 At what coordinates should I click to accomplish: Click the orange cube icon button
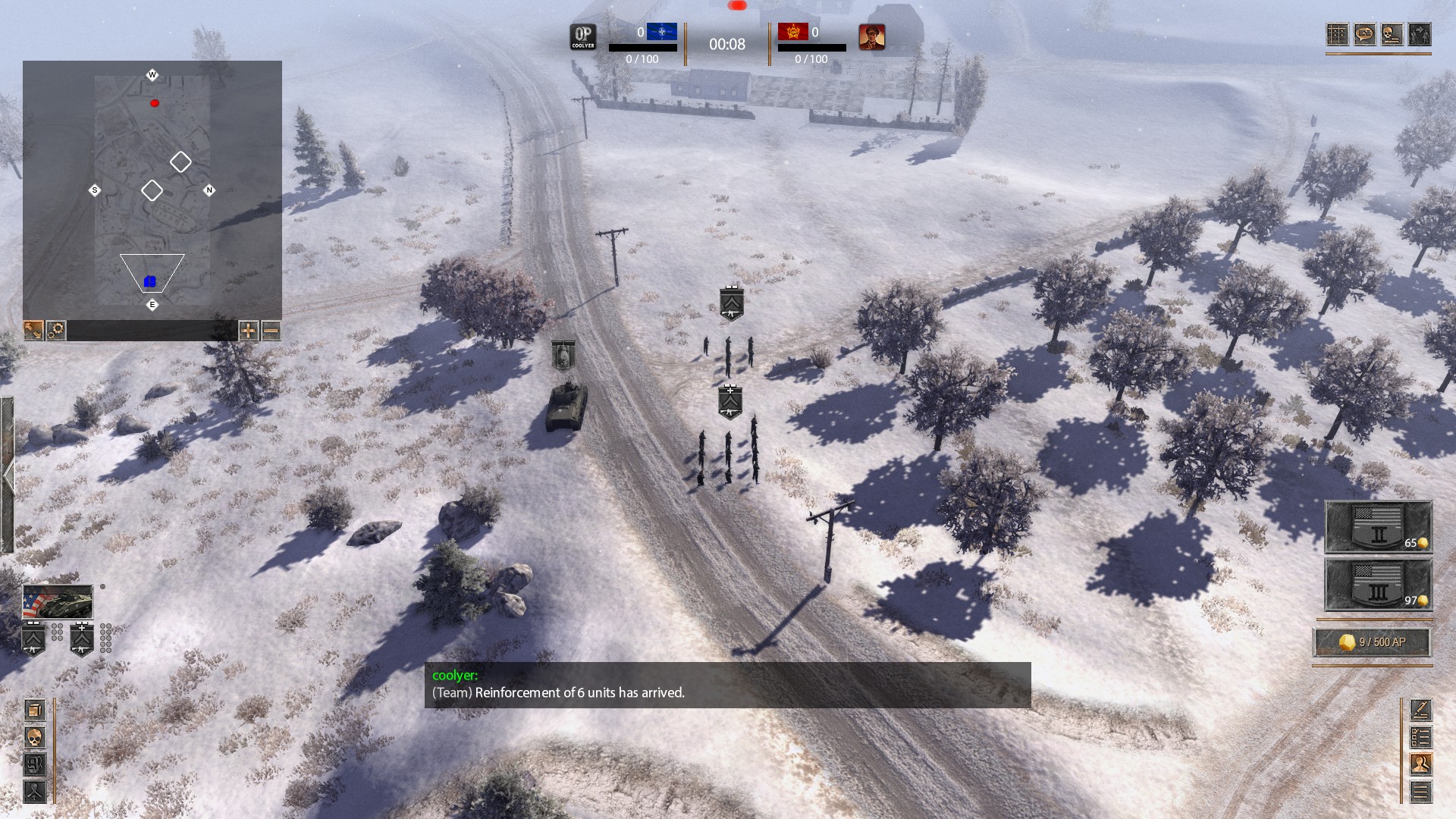tap(35, 710)
